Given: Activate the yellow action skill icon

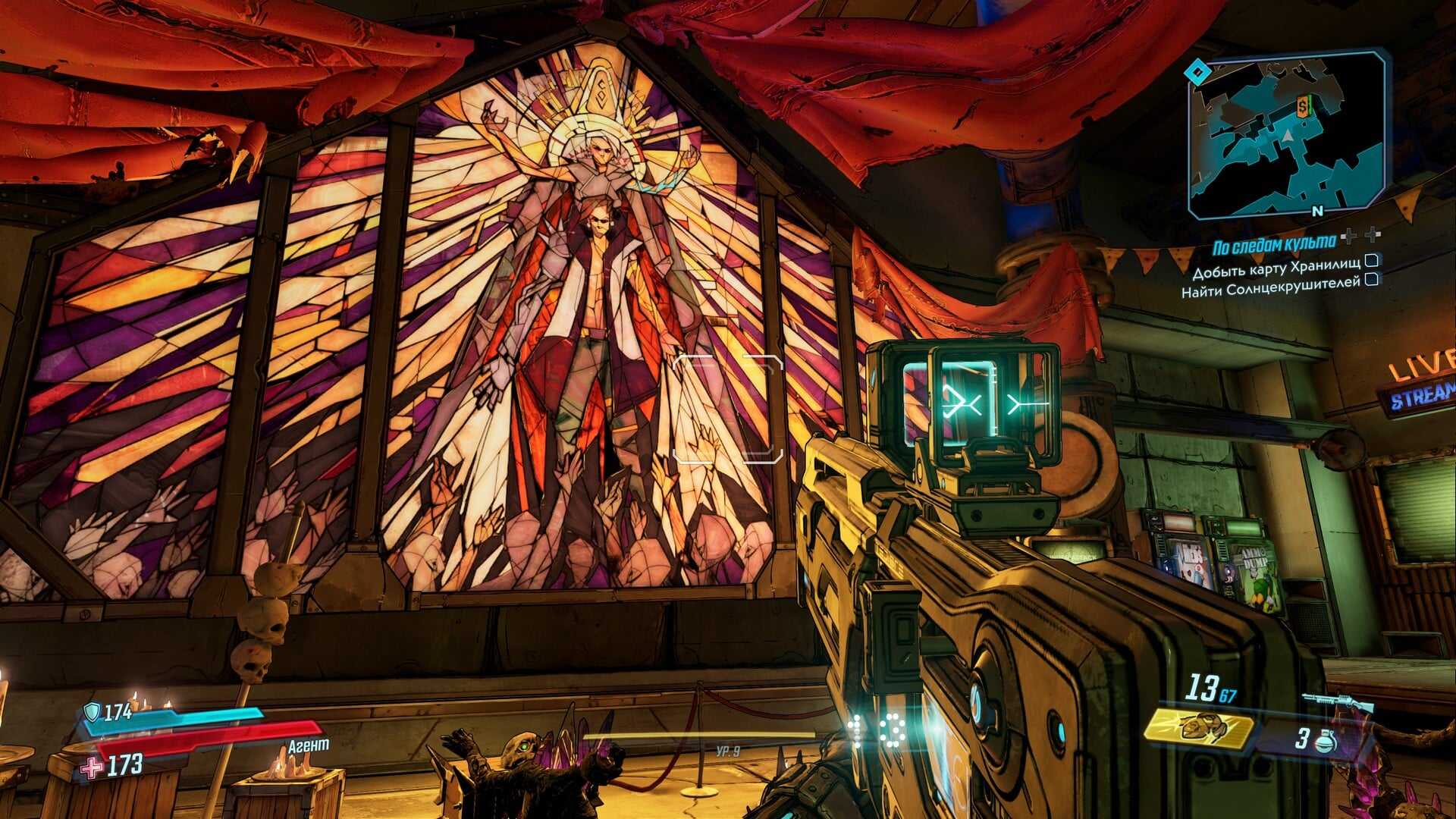Looking at the screenshot, I should [x=1198, y=728].
